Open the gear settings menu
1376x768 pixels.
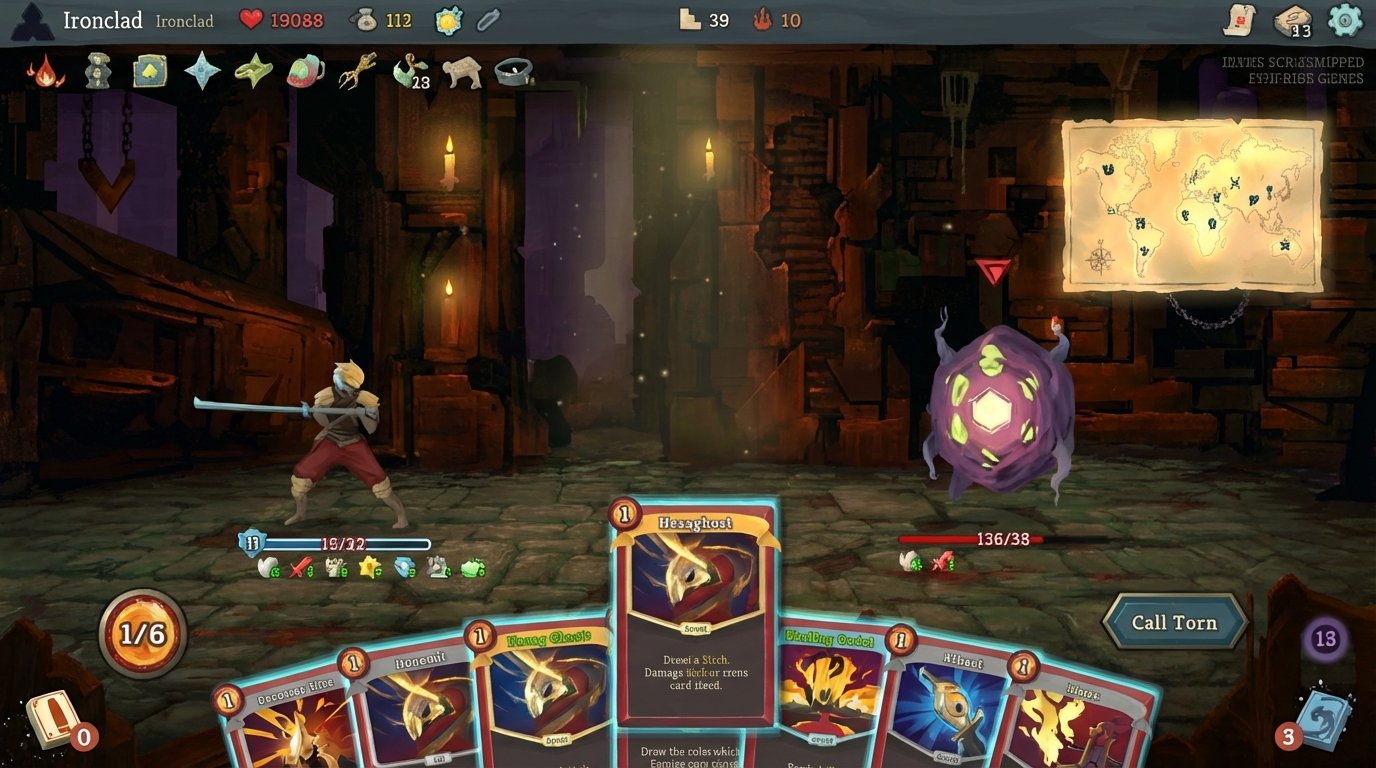tap(1344, 20)
